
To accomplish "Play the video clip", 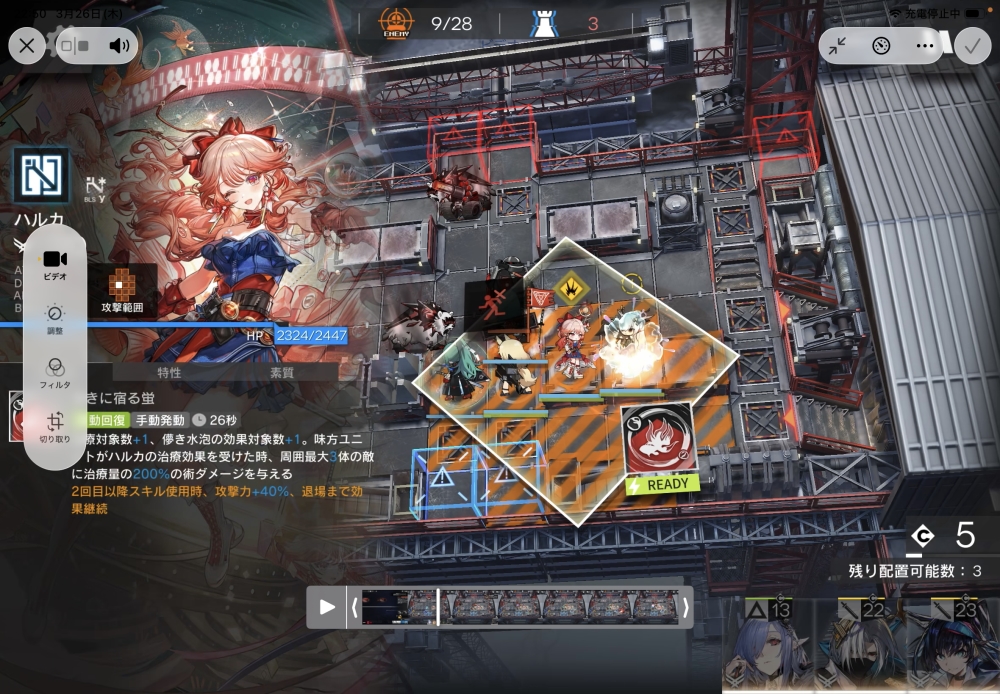I will (x=327, y=607).
